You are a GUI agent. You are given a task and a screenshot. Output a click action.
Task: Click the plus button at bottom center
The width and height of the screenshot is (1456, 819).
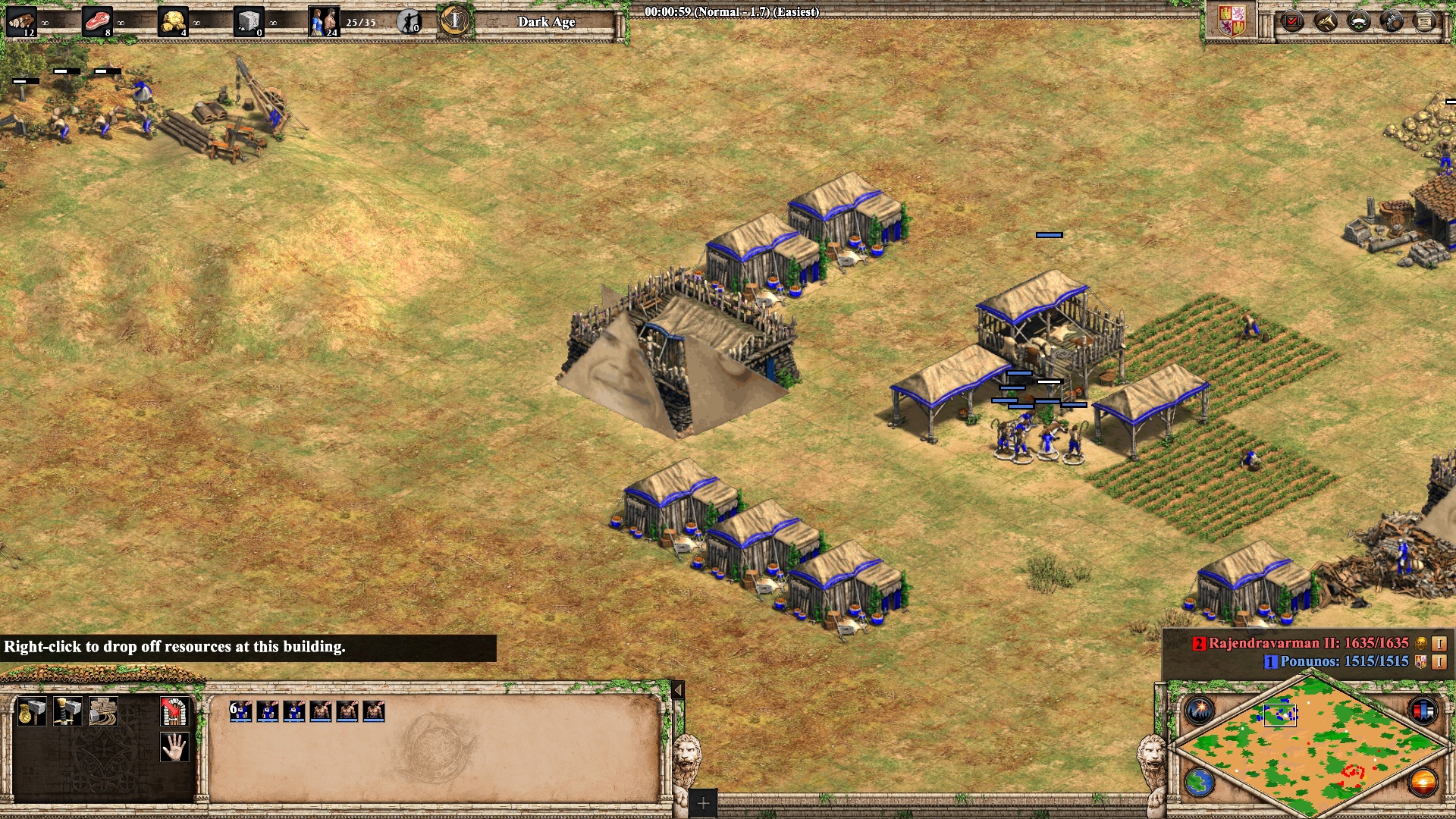[x=703, y=803]
